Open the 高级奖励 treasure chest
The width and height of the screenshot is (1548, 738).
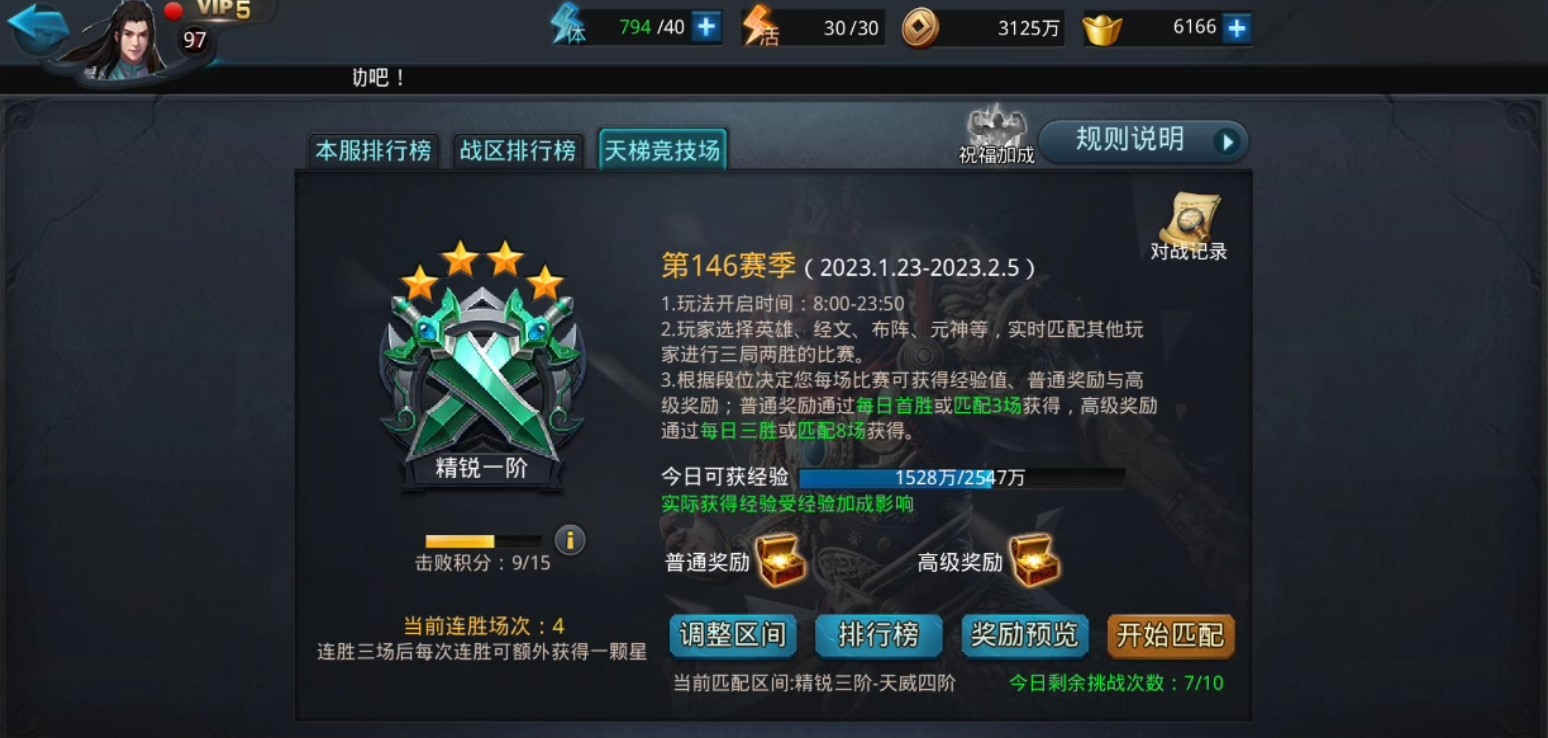tap(1034, 562)
